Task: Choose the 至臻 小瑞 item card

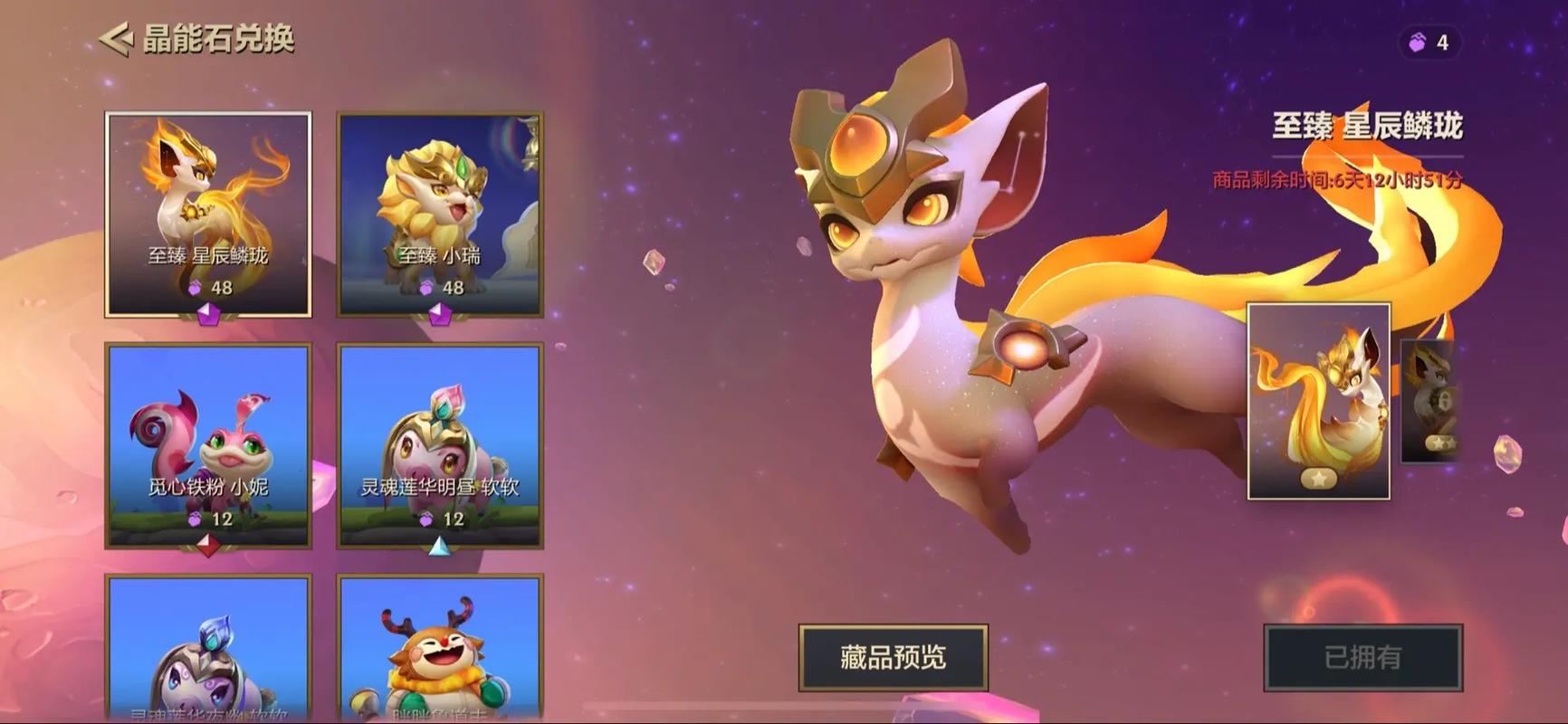Action: point(440,214)
